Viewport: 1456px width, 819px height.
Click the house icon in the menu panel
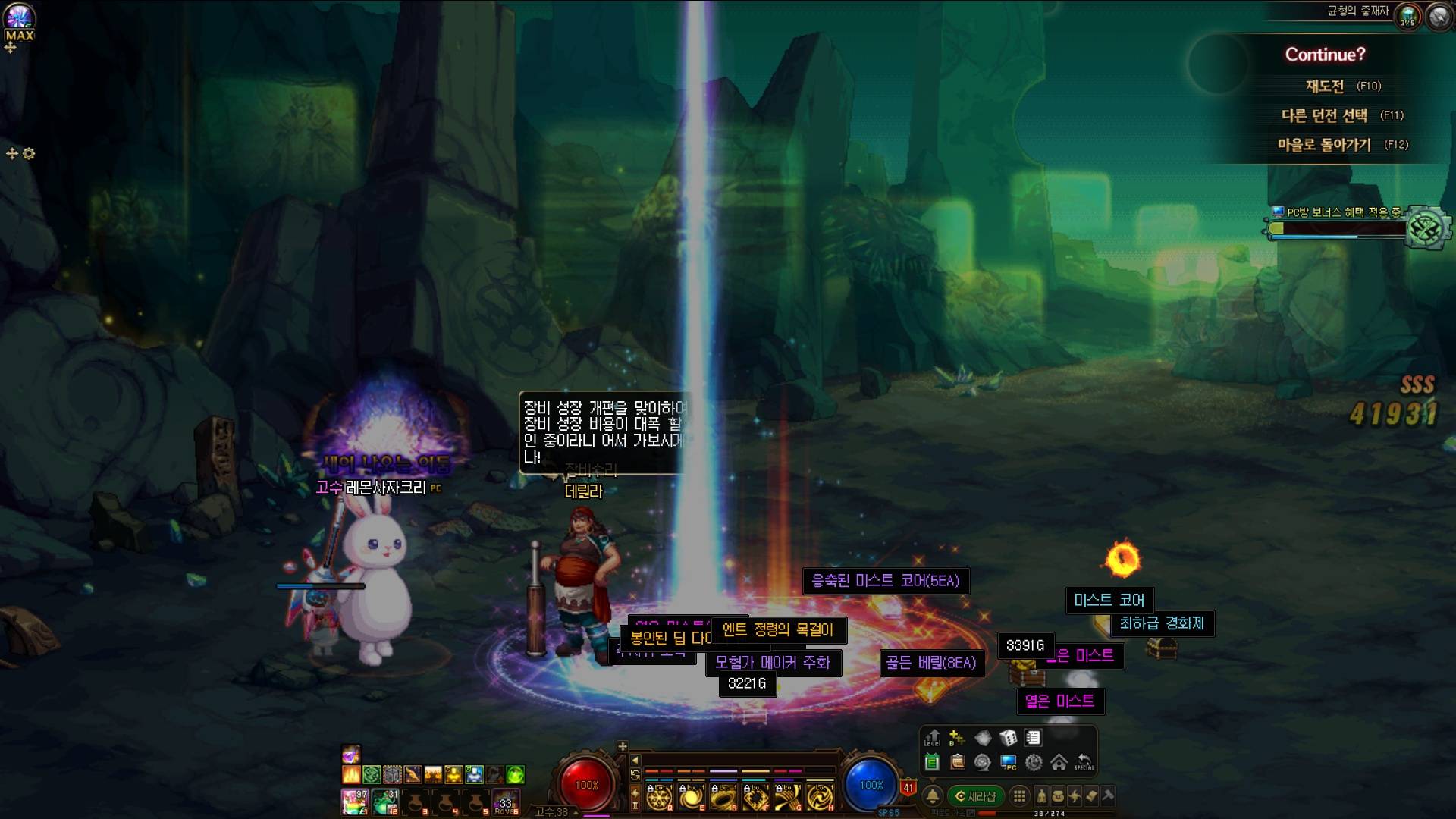1059,762
